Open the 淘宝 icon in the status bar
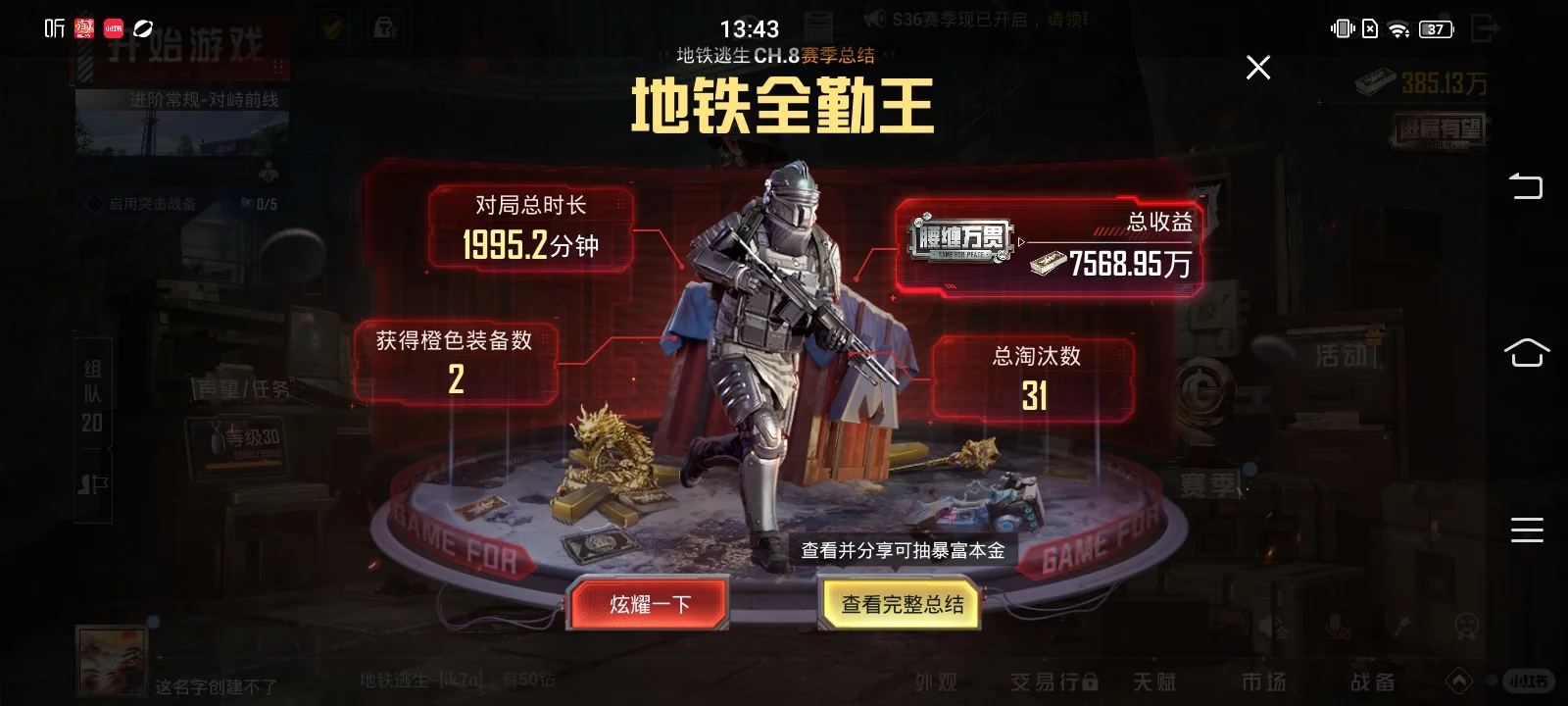The height and width of the screenshot is (706, 1568). click(84, 27)
